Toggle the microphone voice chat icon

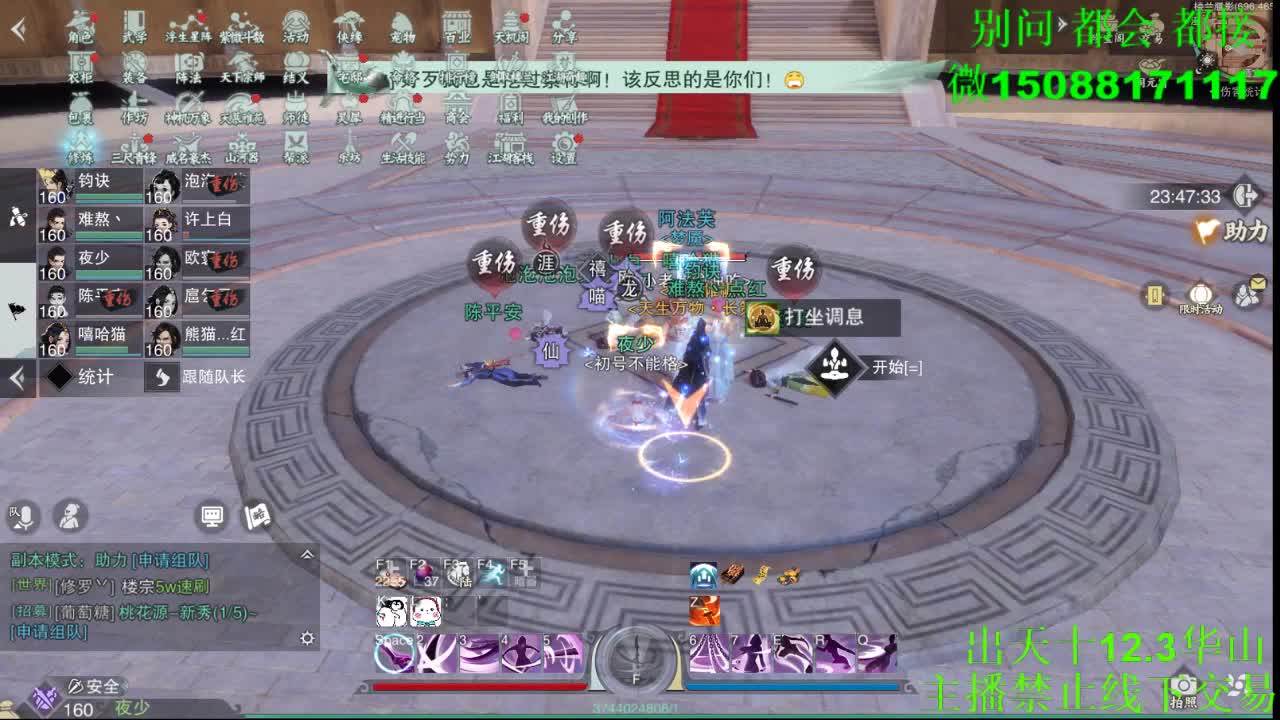22,518
